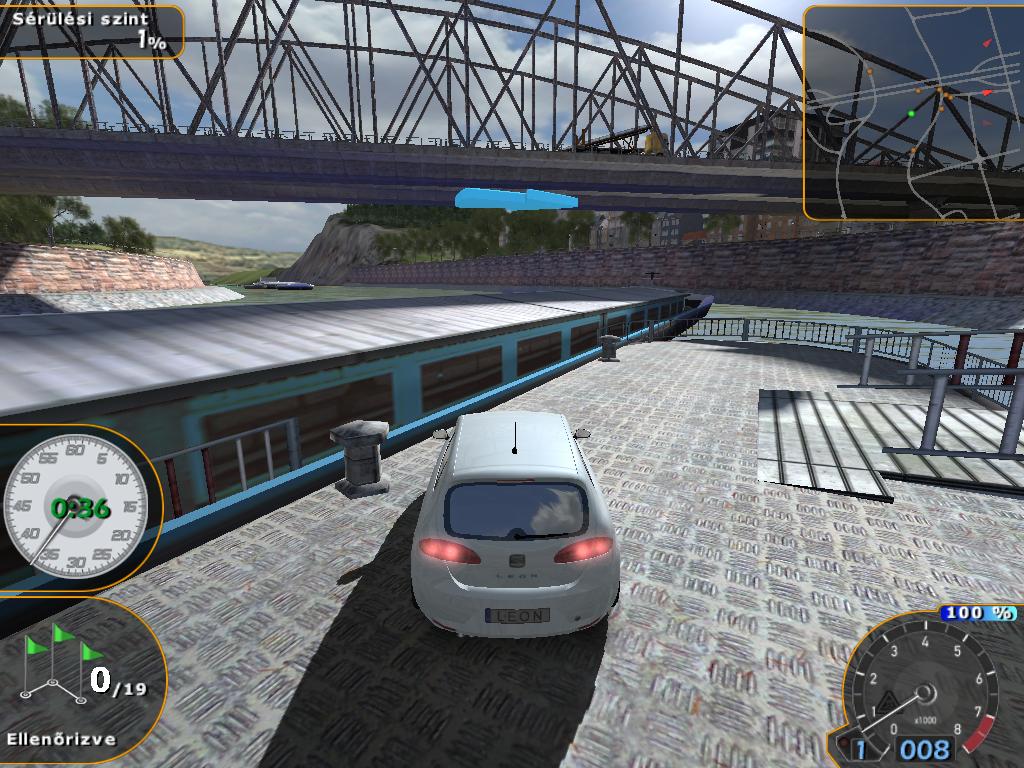
Task: Select the green marker on the minimap
Action: pyautogui.click(x=911, y=114)
